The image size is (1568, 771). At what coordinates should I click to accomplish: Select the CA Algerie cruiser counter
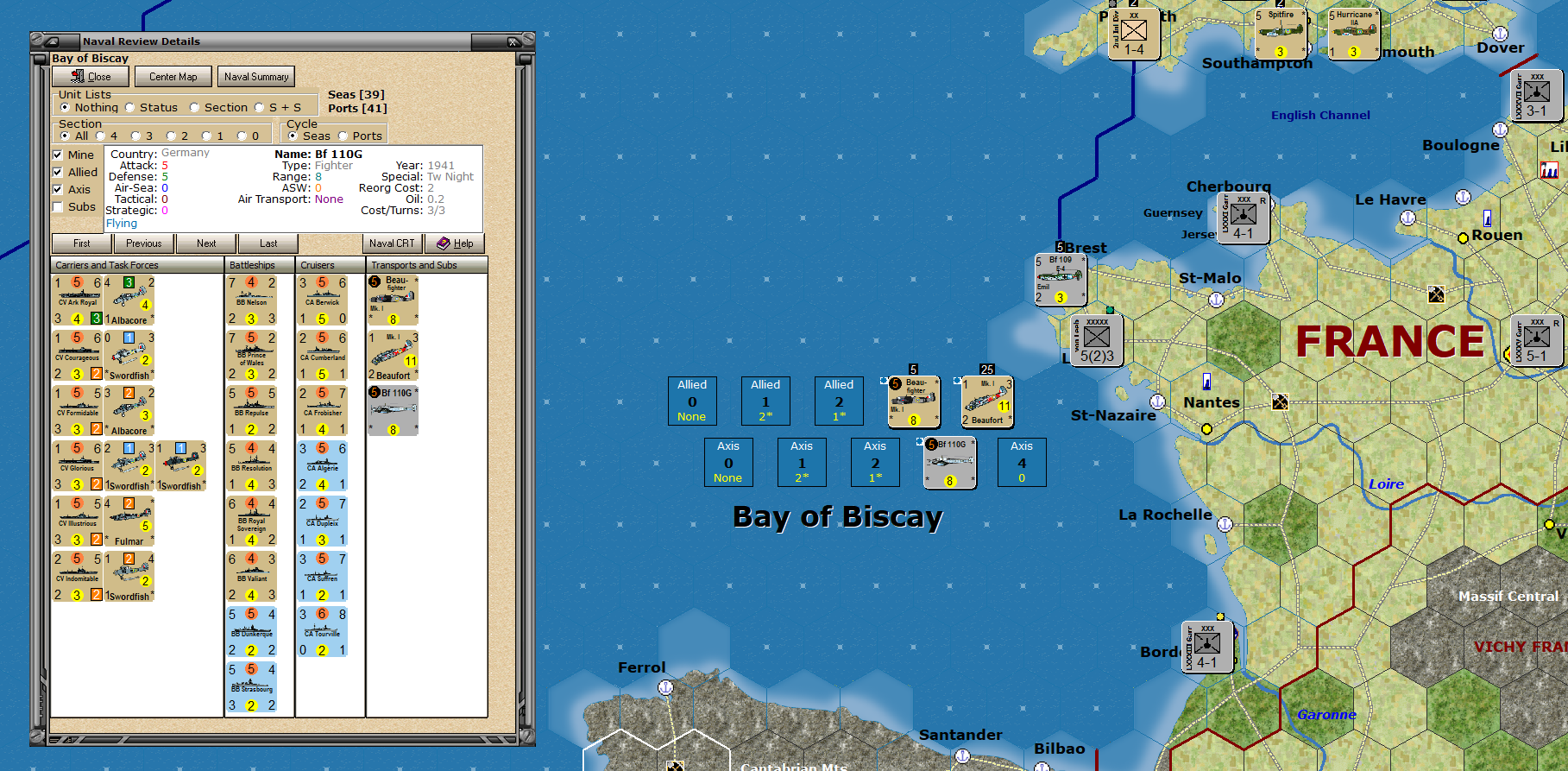click(323, 467)
